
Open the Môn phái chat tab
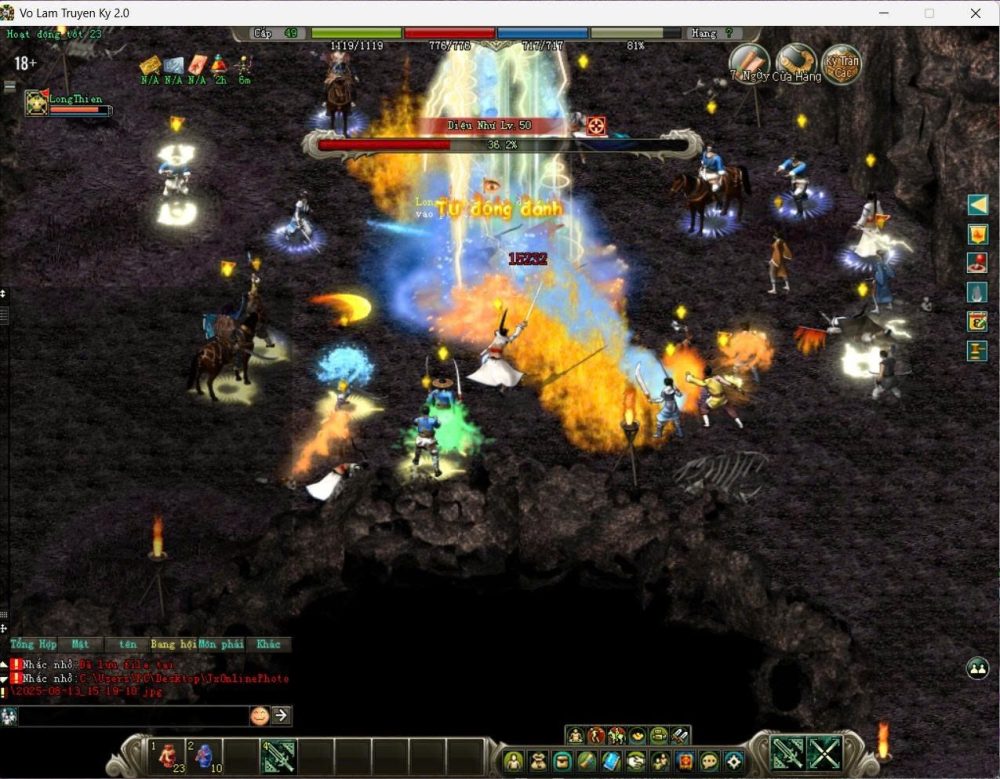[x=221, y=644]
